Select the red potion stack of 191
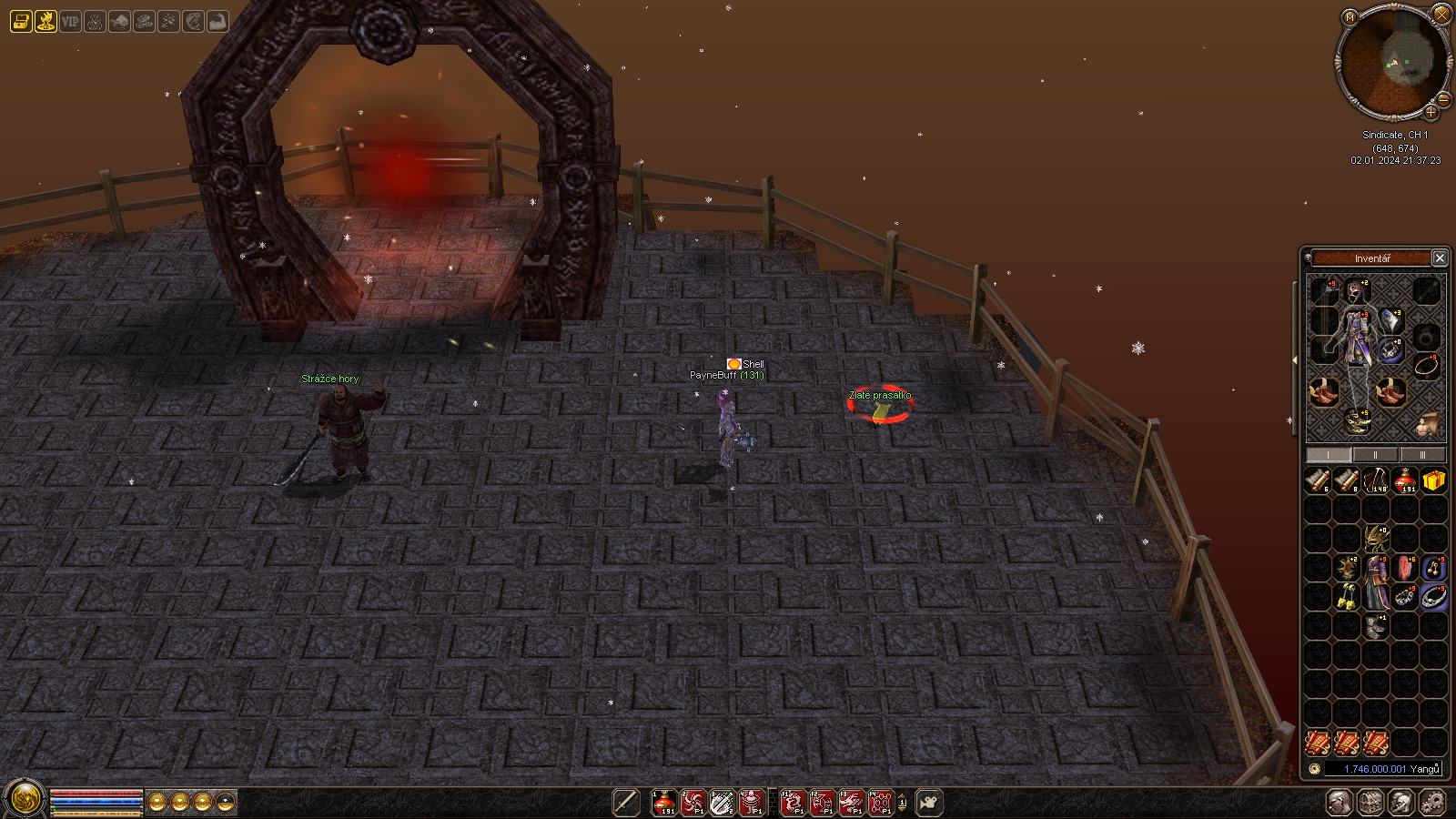Viewport: 1456px width, 819px height. (1405, 480)
